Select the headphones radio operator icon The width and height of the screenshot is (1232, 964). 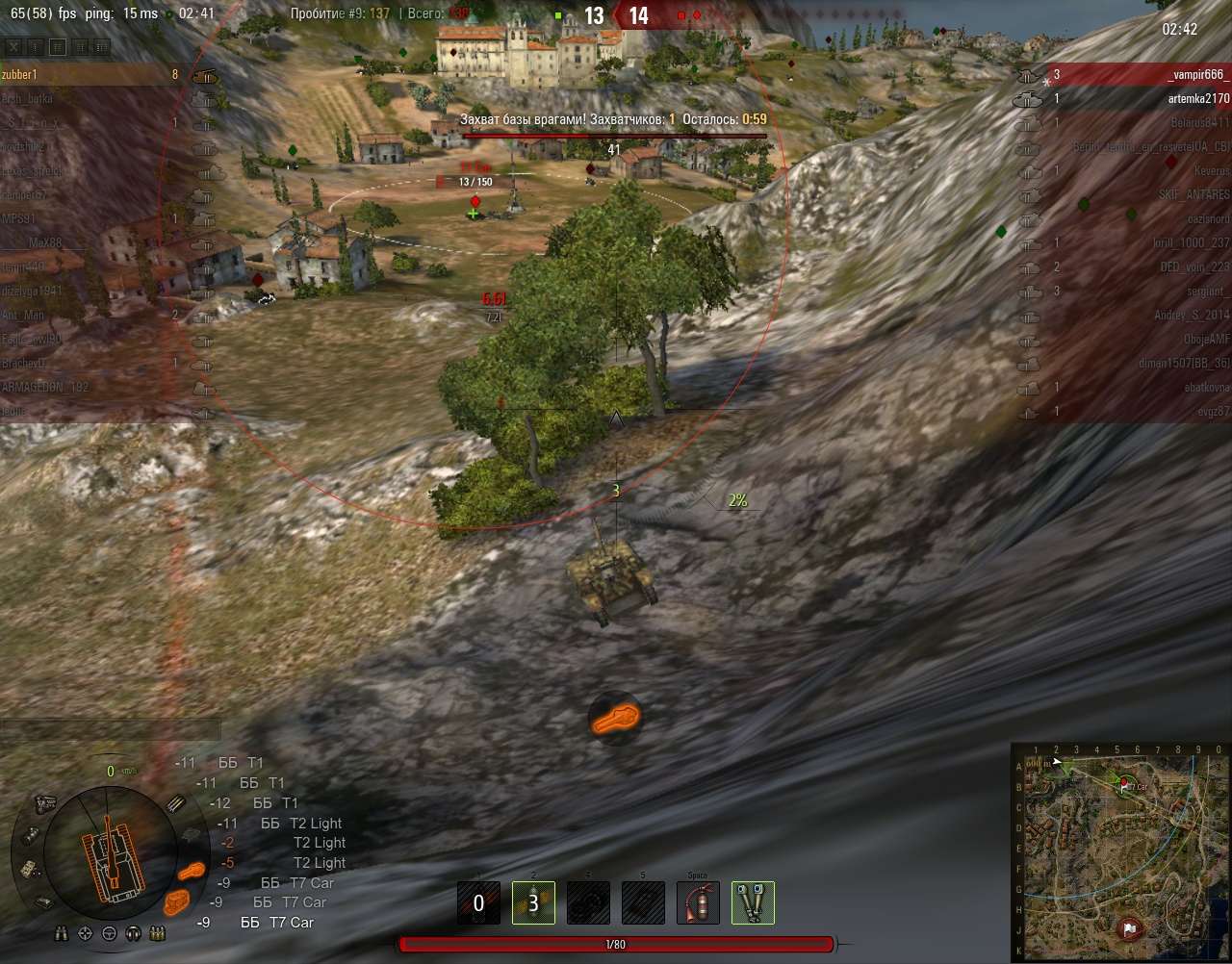click(133, 933)
